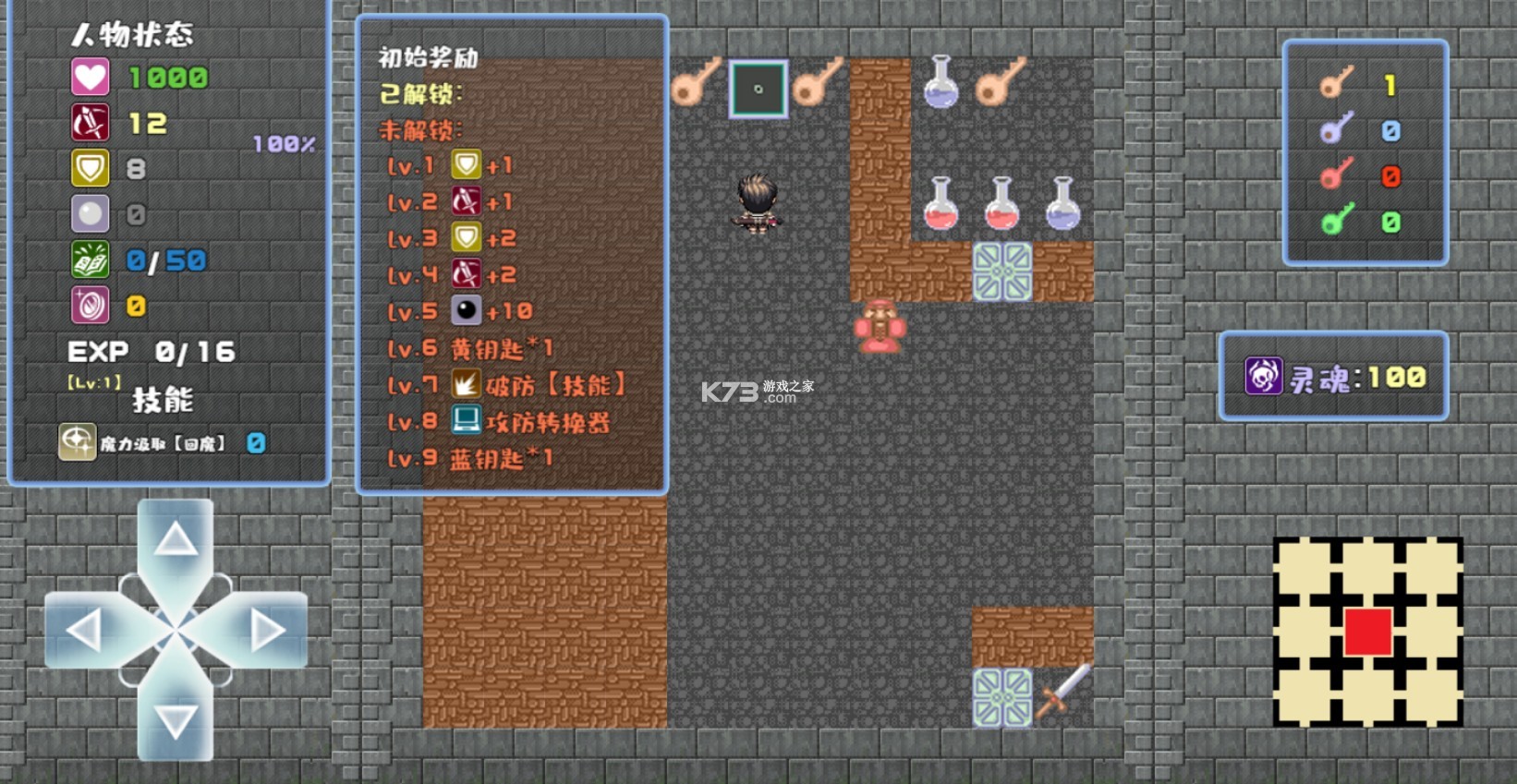The width and height of the screenshot is (1517, 784).
Task: Select the blue key inventory icon
Action: [x=1337, y=129]
